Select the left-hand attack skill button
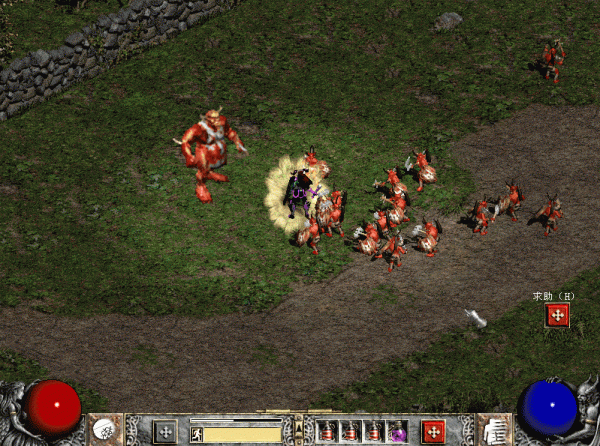The image size is (600, 446). [165, 432]
